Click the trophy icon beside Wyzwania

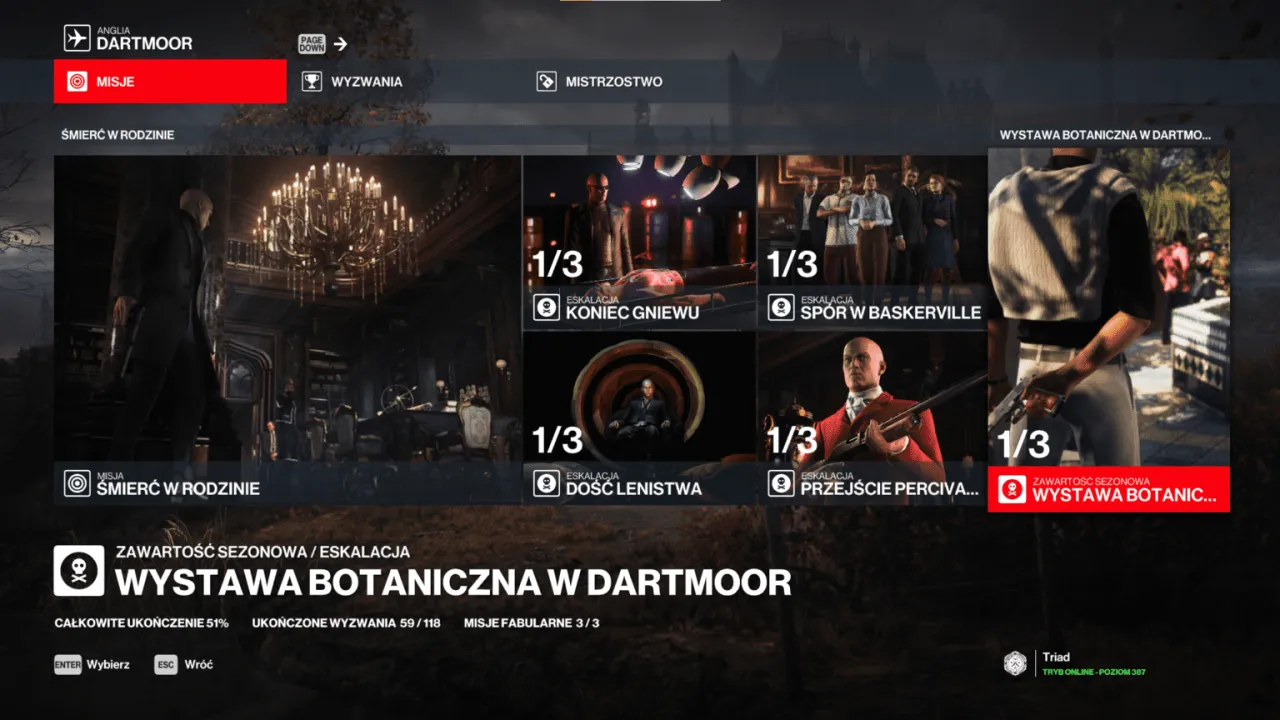coord(313,81)
